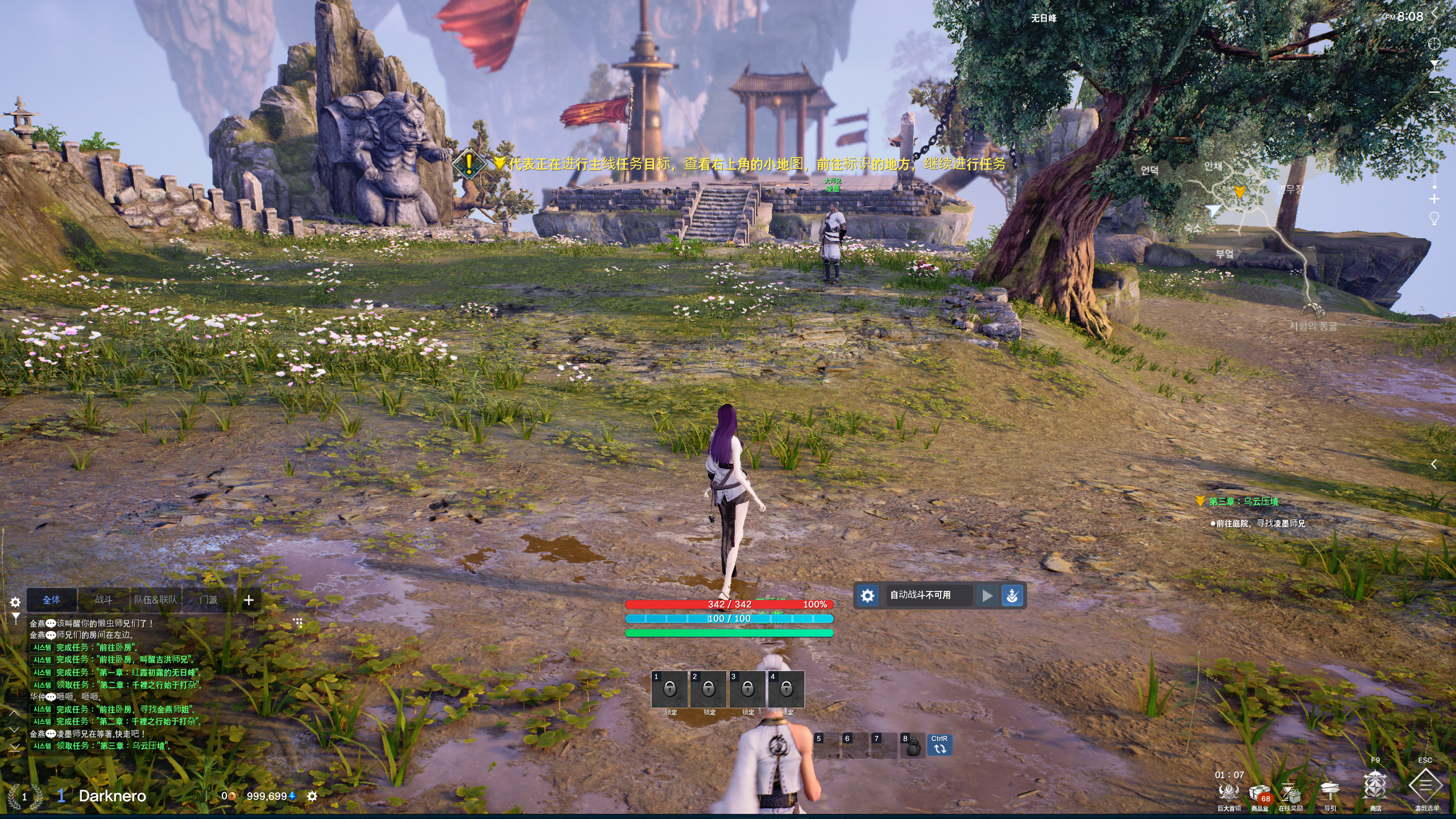Image resolution: width=1456 pixels, height=819 pixels.
Task: Show the 全体 chat tab
Action: tap(51, 599)
